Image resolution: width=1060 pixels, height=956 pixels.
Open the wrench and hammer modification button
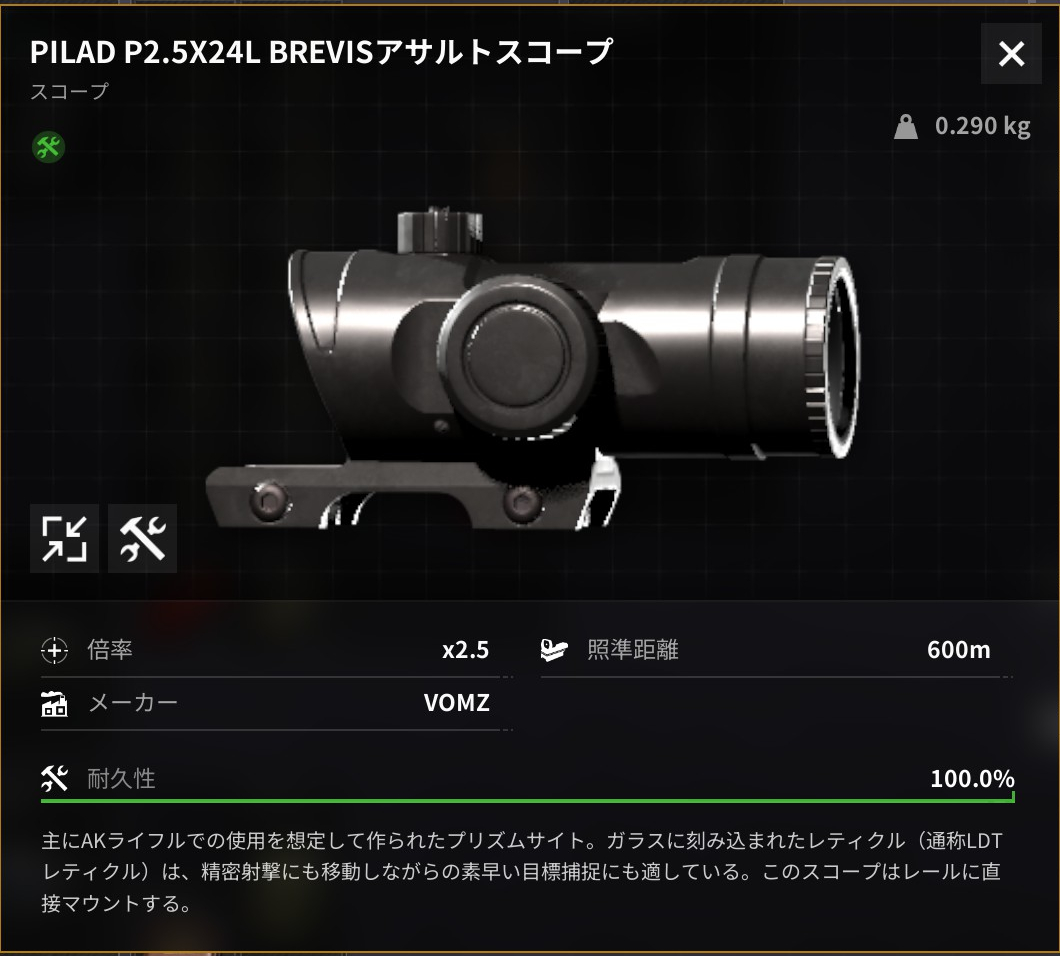pyautogui.click(x=142, y=539)
